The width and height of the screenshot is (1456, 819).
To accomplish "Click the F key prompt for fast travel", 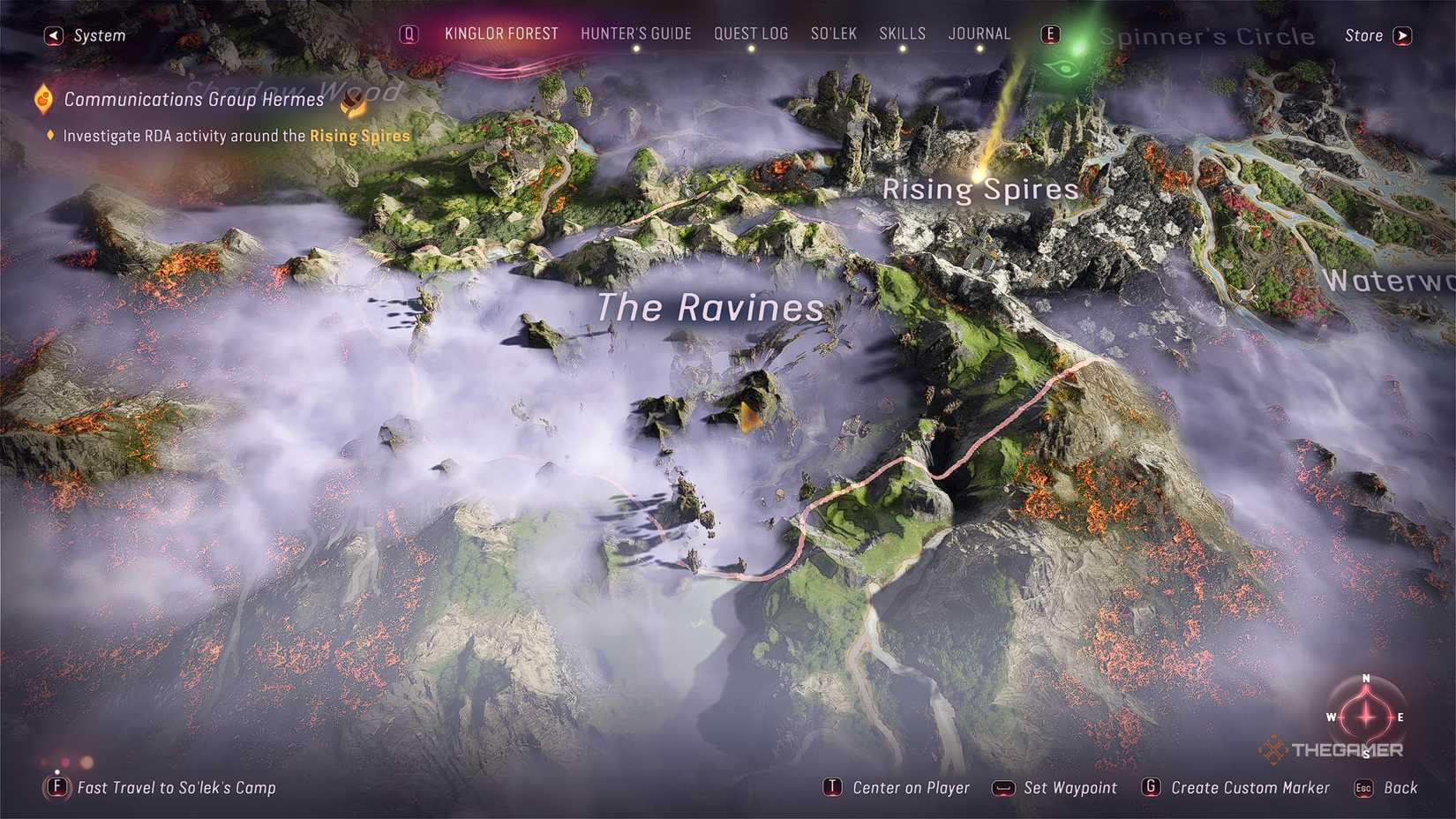I will (x=56, y=787).
